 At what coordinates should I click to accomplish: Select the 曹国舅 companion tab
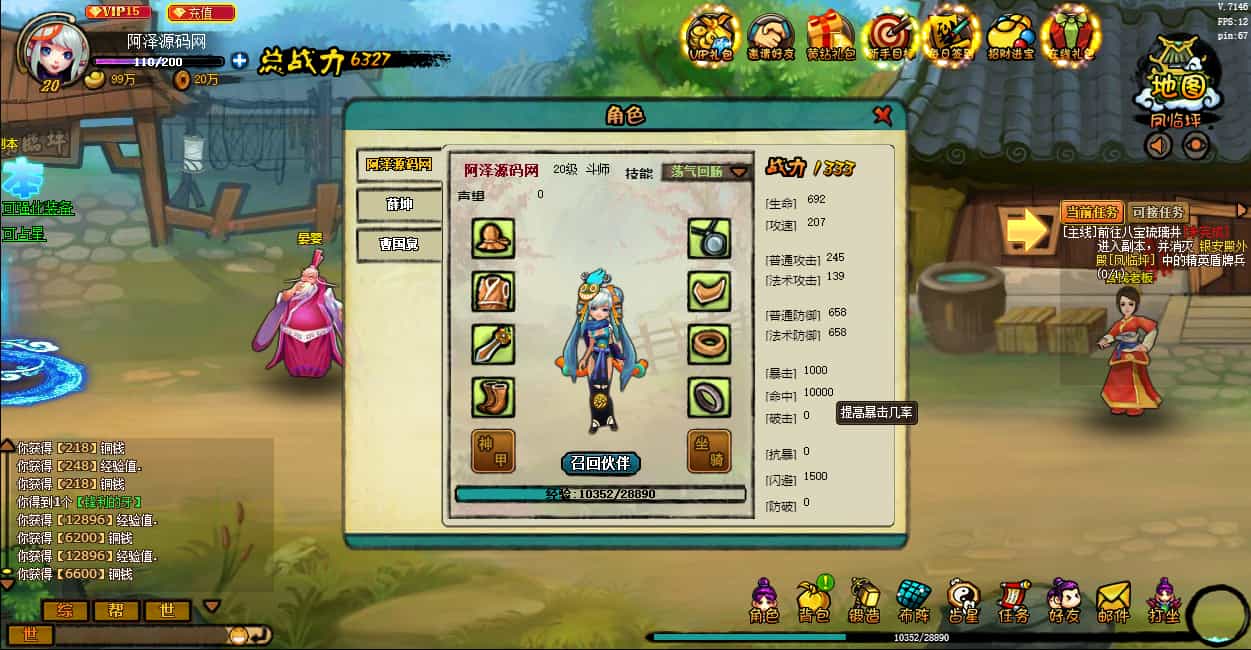coord(399,243)
